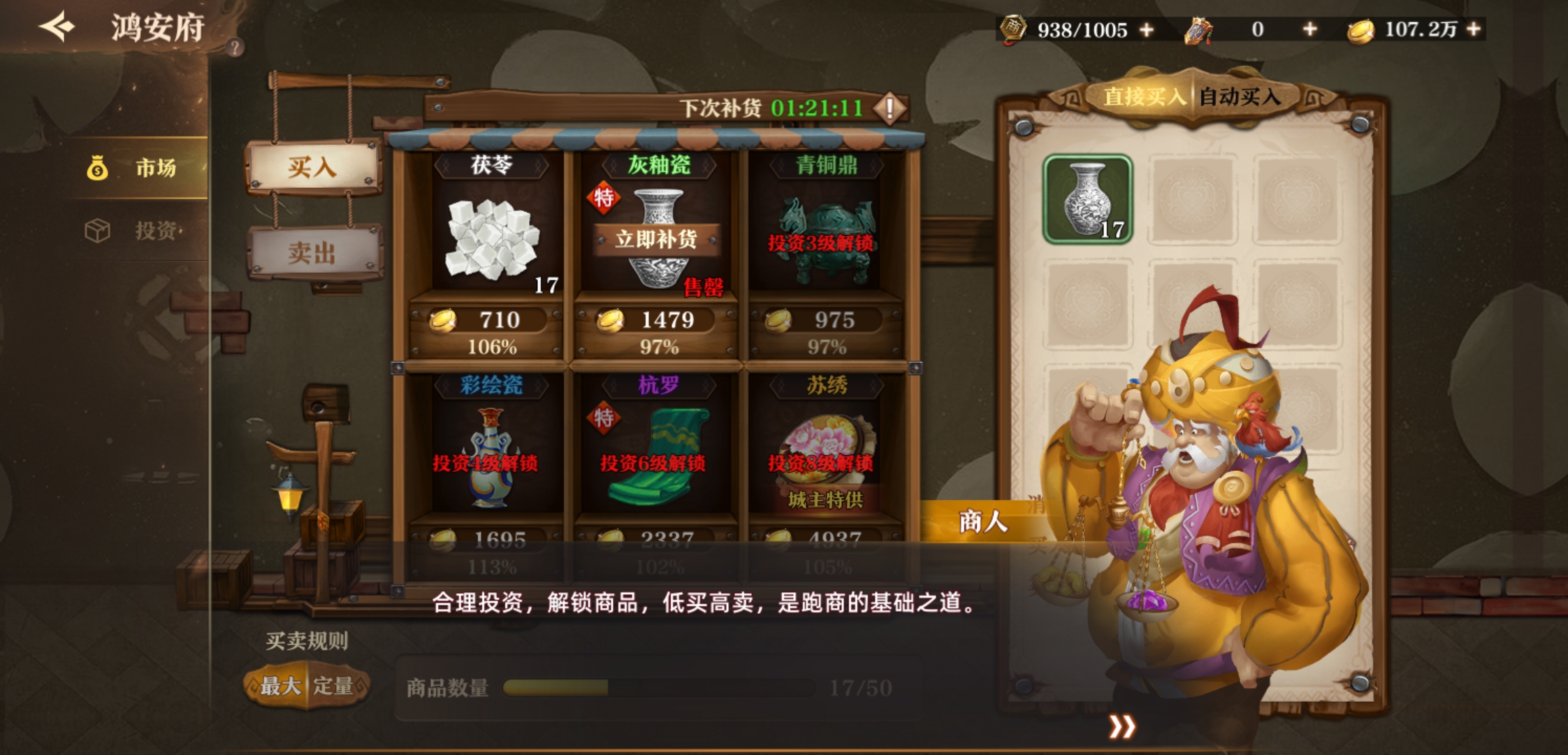Click 立即补货 on the 灰釉瓷 item
The width and height of the screenshot is (1568, 755).
656,240
